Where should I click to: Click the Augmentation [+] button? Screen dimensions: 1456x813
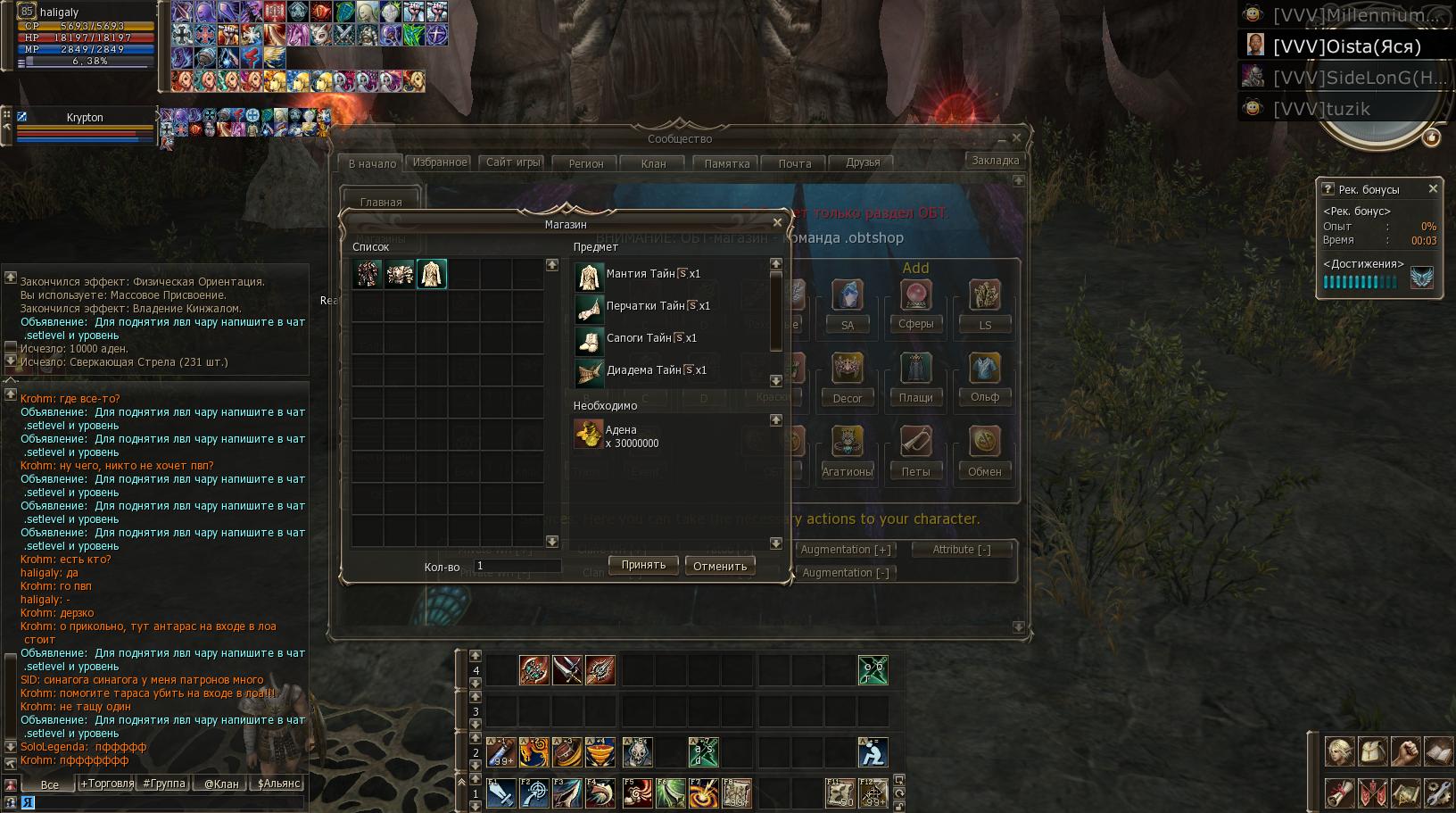846,550
